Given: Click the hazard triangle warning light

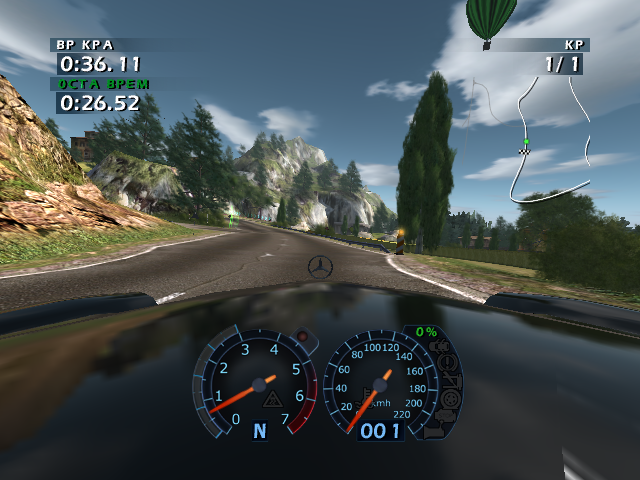Looking at the screenshot, I should 270,400.
